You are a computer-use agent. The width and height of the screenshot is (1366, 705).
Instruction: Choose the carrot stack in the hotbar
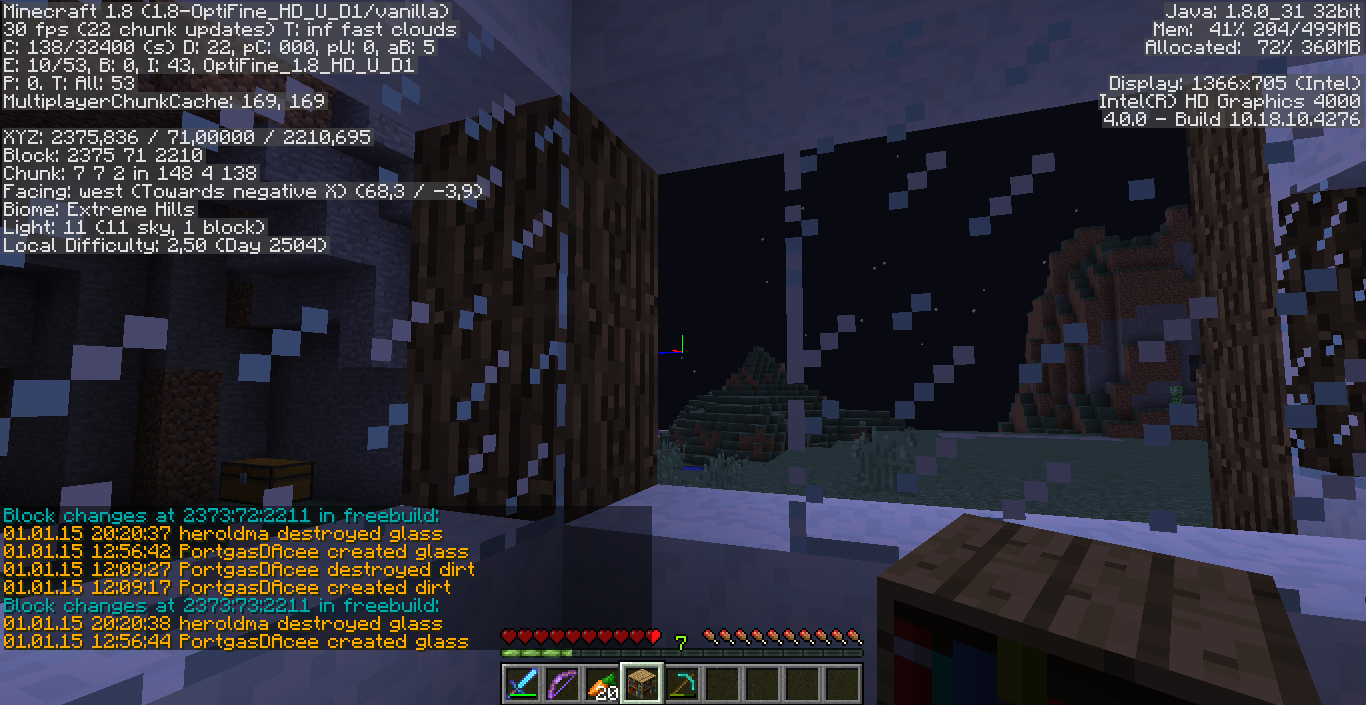(x=601, y=684)
